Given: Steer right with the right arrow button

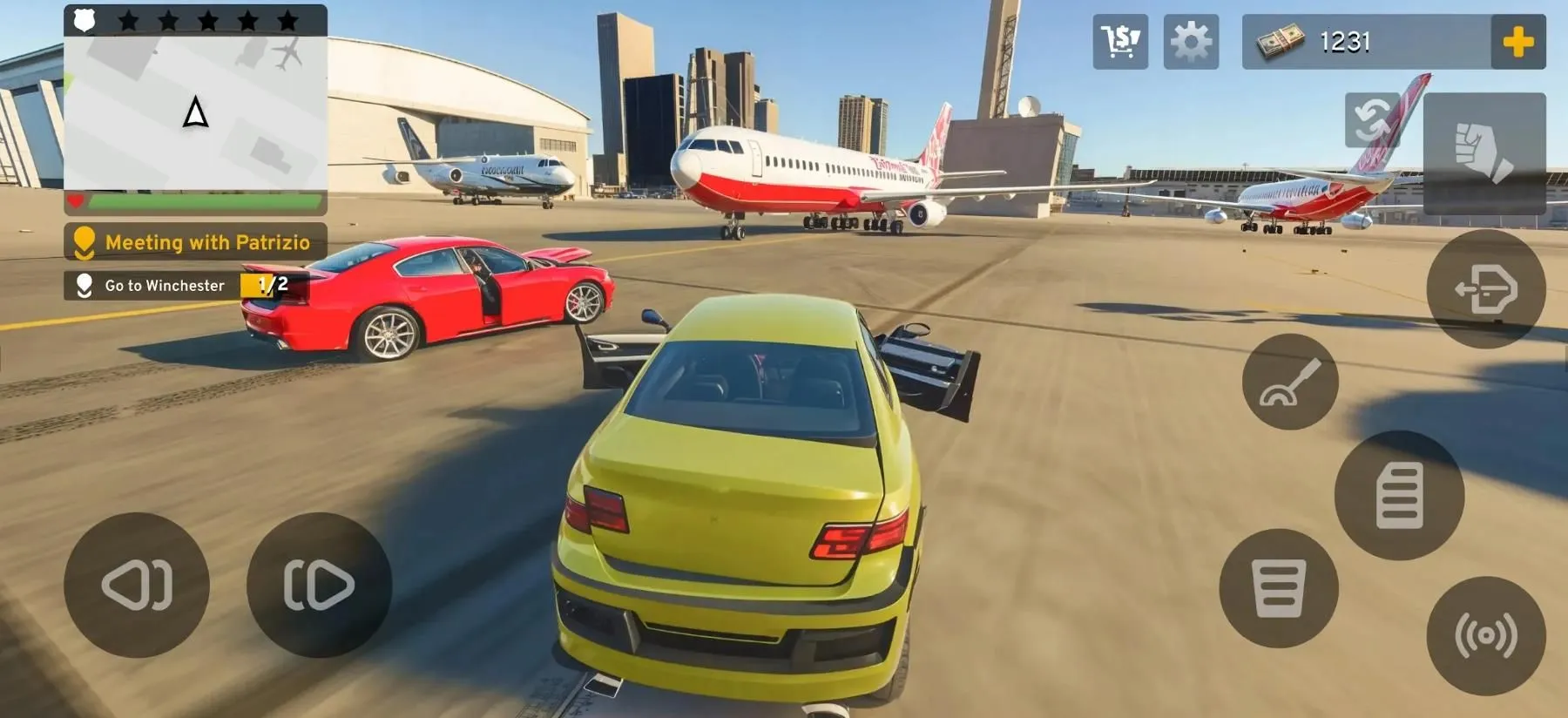Looking at the screenshot, I should [319, 585].
